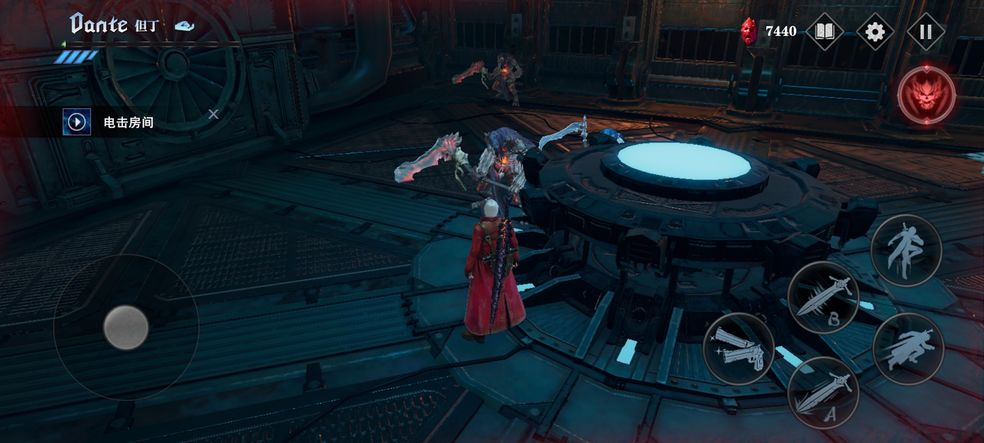
Task: Open the settings gear menu
Action: [x=875, y=31]
